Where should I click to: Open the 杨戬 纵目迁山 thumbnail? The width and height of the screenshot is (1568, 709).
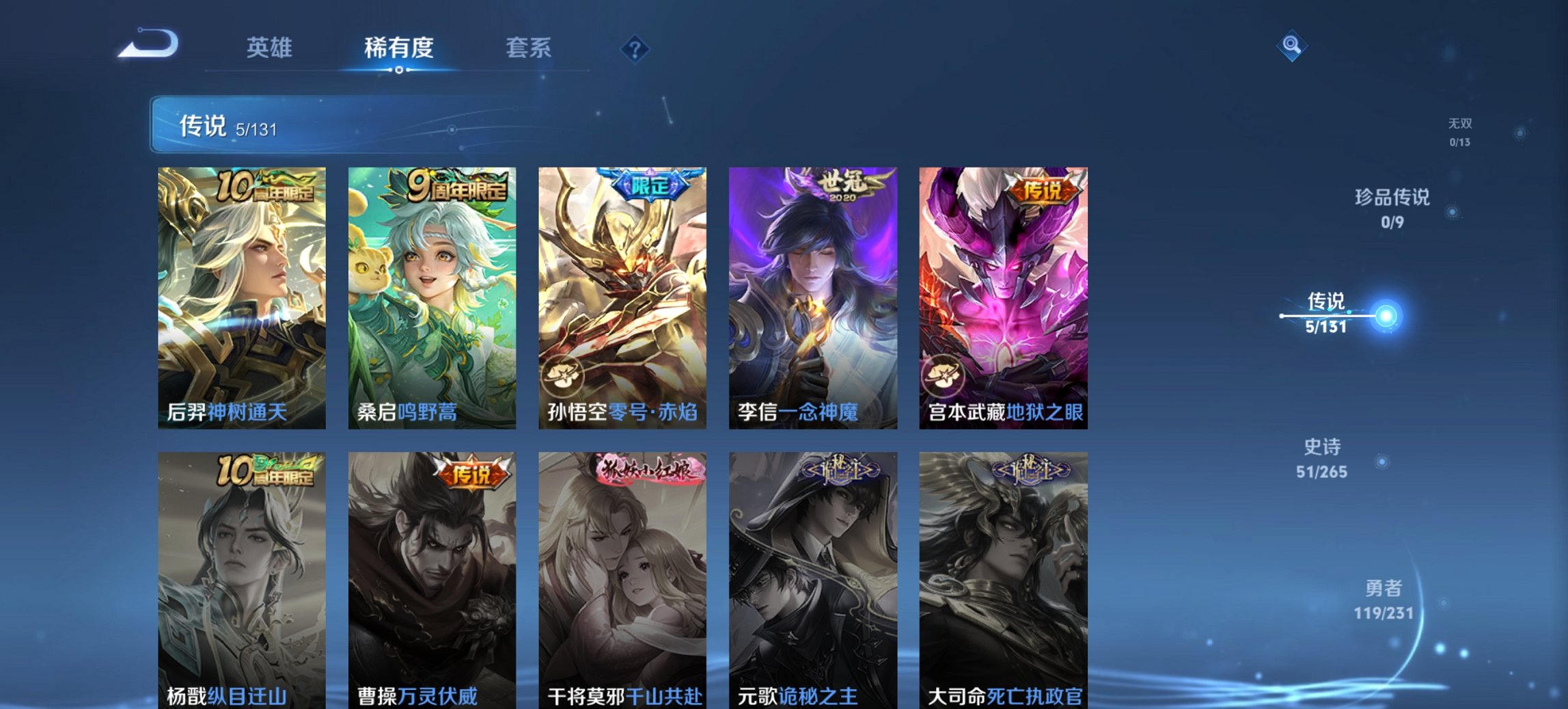[x=240, y=574]
